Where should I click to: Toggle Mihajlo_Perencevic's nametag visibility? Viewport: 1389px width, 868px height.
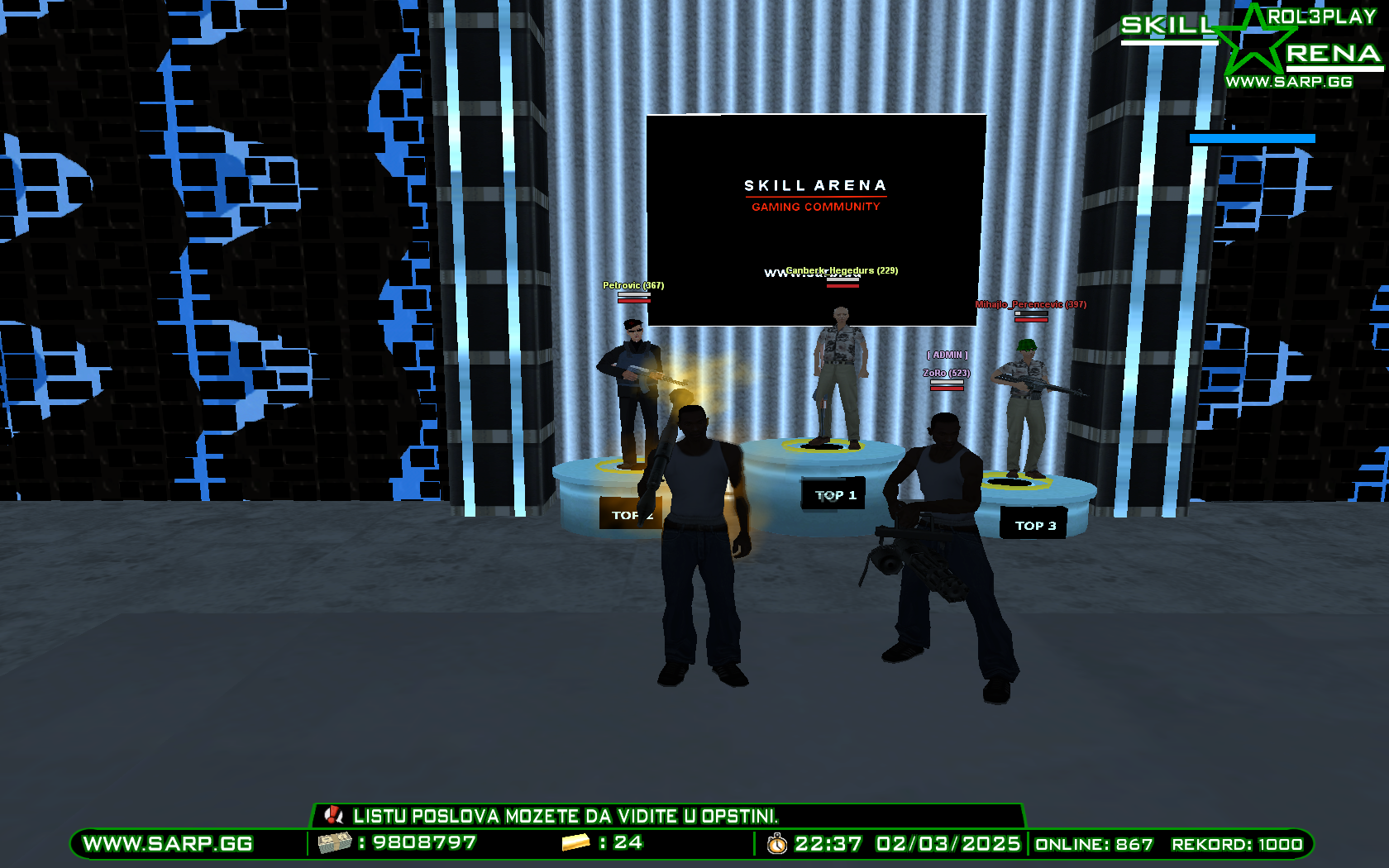point(1029,303)
